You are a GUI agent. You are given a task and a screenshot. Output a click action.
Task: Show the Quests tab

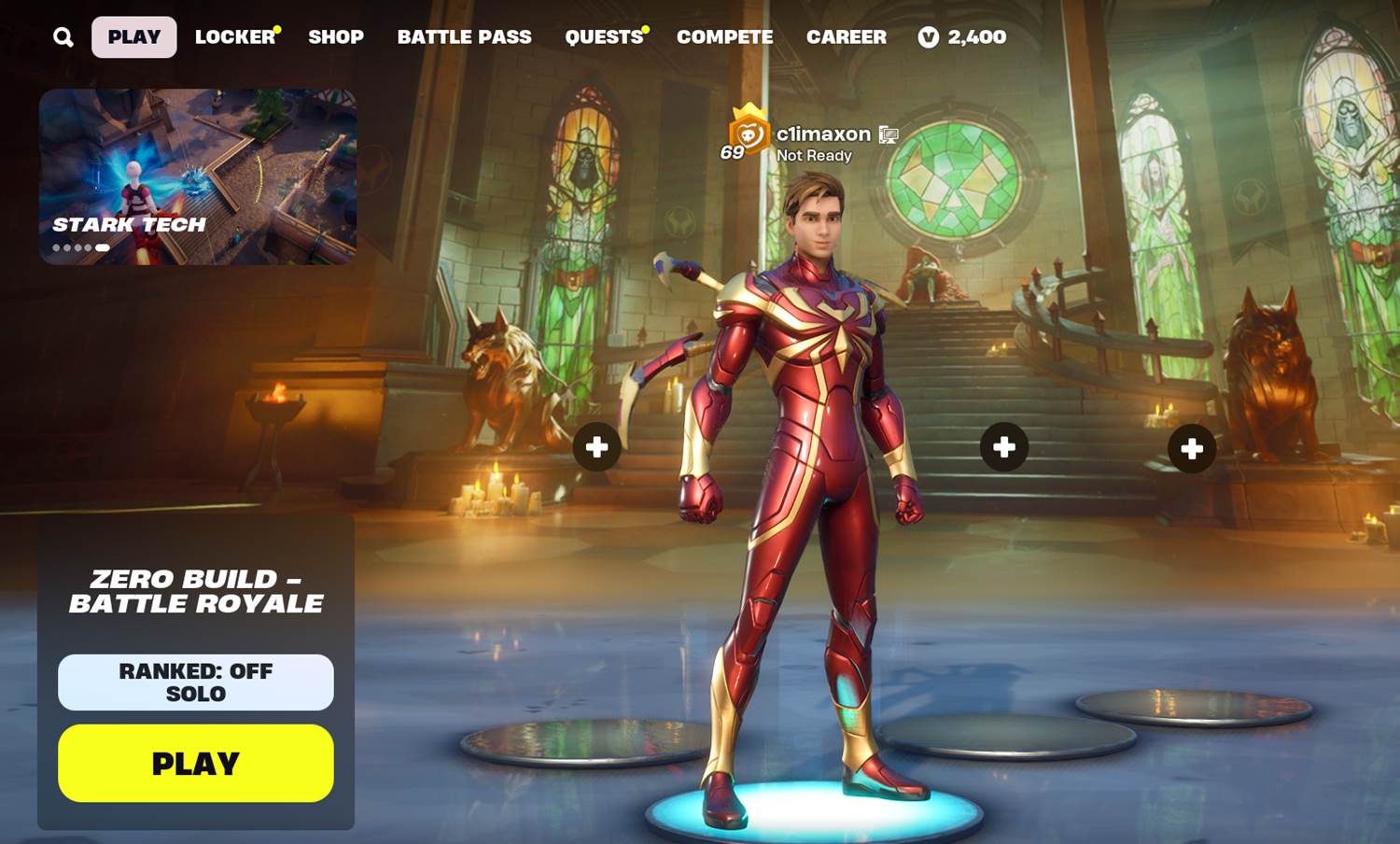click(604, 37)
